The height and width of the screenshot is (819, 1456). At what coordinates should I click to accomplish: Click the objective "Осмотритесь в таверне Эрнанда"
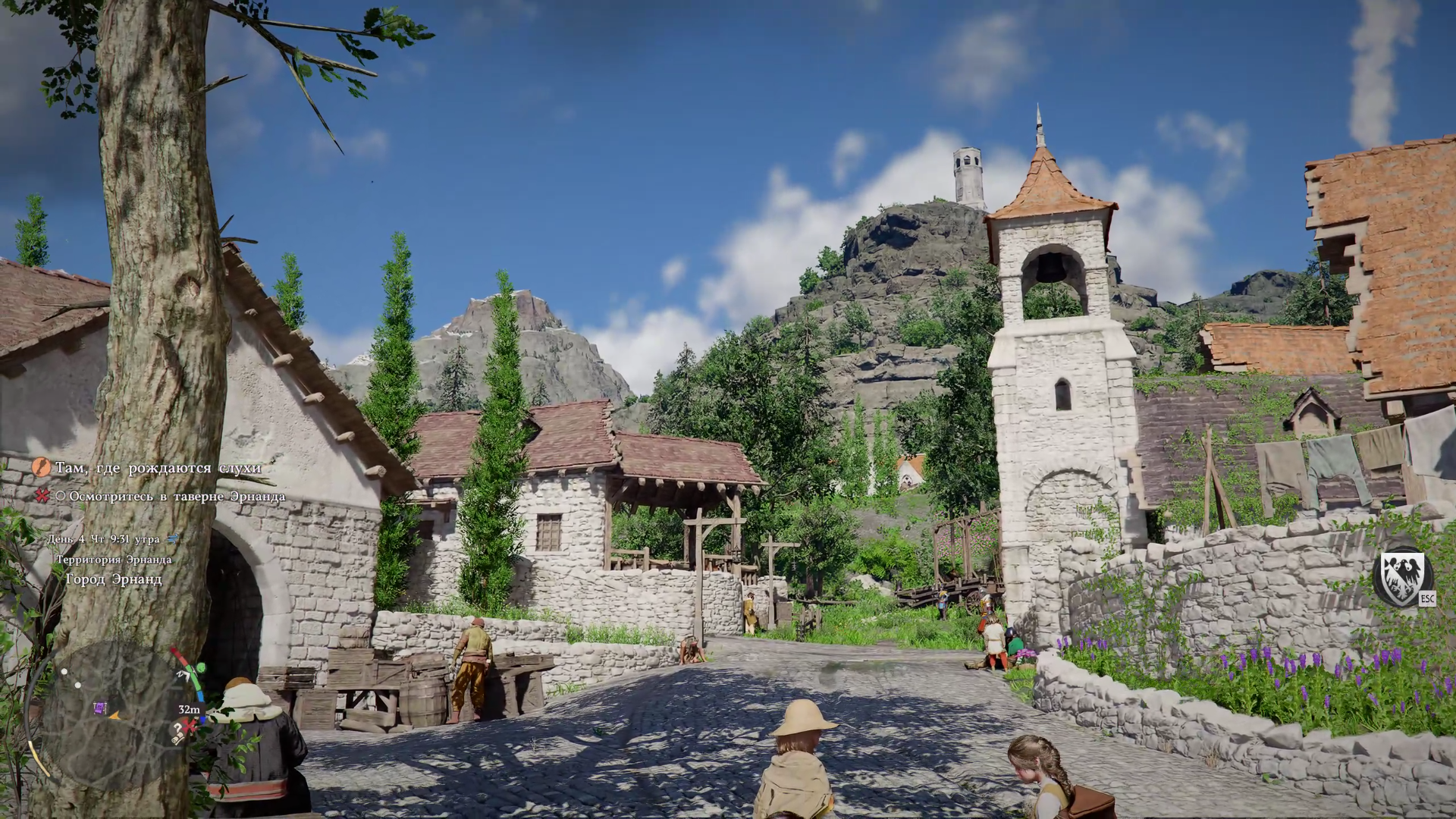(177, 497)
